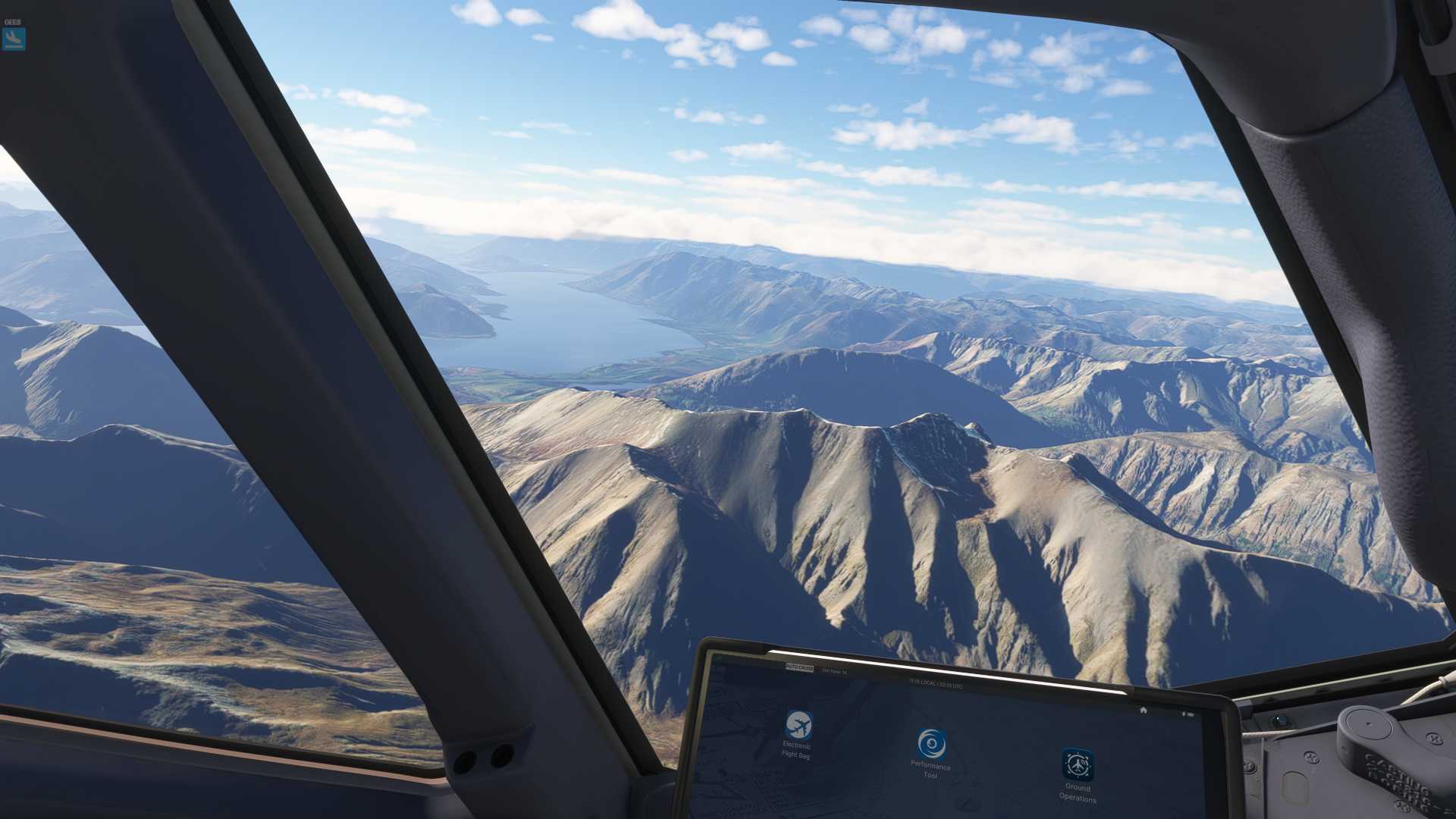Launch the Performance Tool app
Image resolution: width=1456 pixels, height=819 pixels.
point(931,743)
